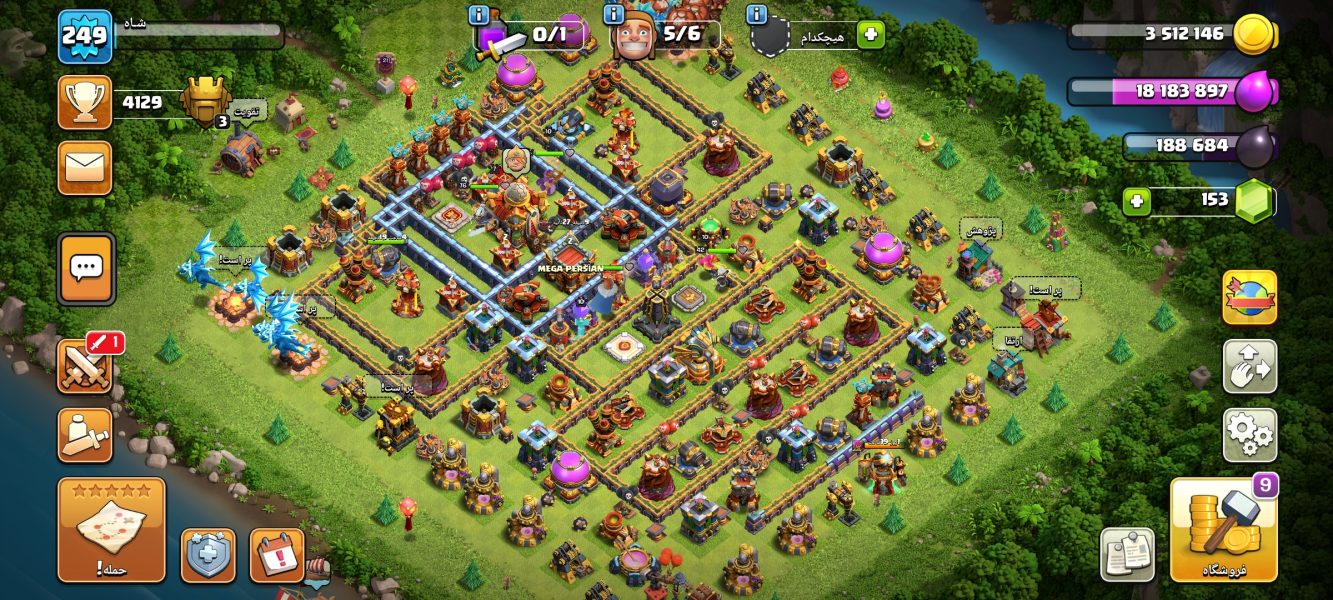
Task: Open the chat speech bubble button
Action: click(86, 268)
